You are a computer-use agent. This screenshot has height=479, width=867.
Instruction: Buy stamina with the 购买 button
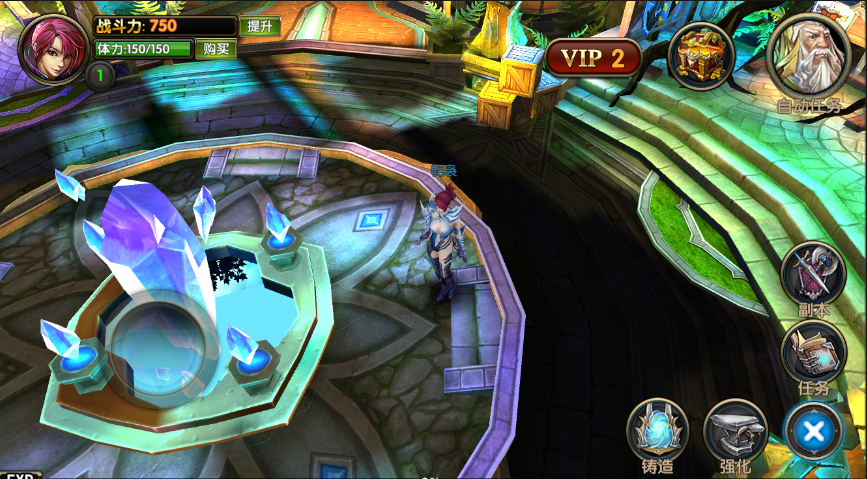click(216, 48)
